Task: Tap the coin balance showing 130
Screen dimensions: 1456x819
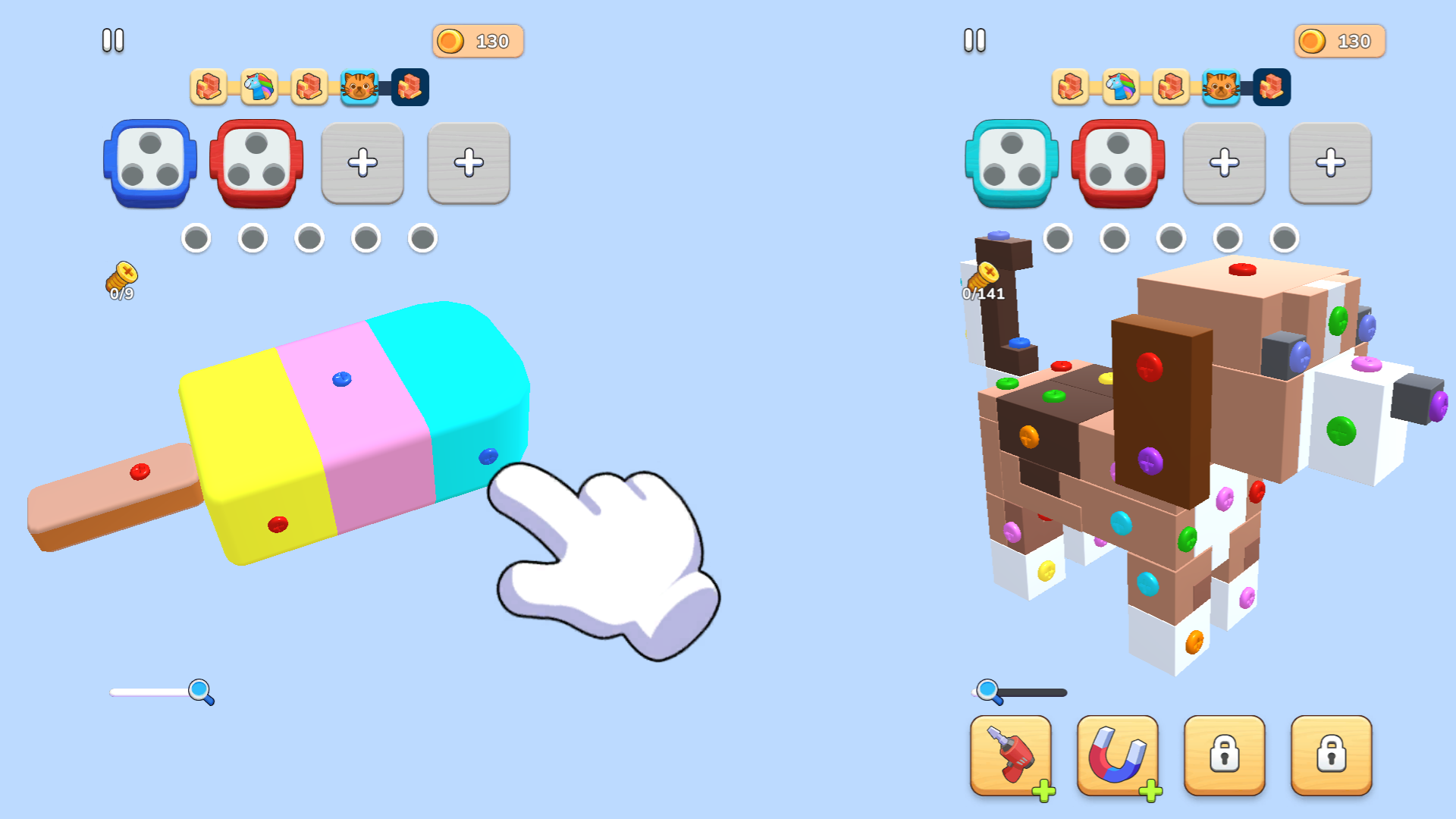Action: coord(477,41)
